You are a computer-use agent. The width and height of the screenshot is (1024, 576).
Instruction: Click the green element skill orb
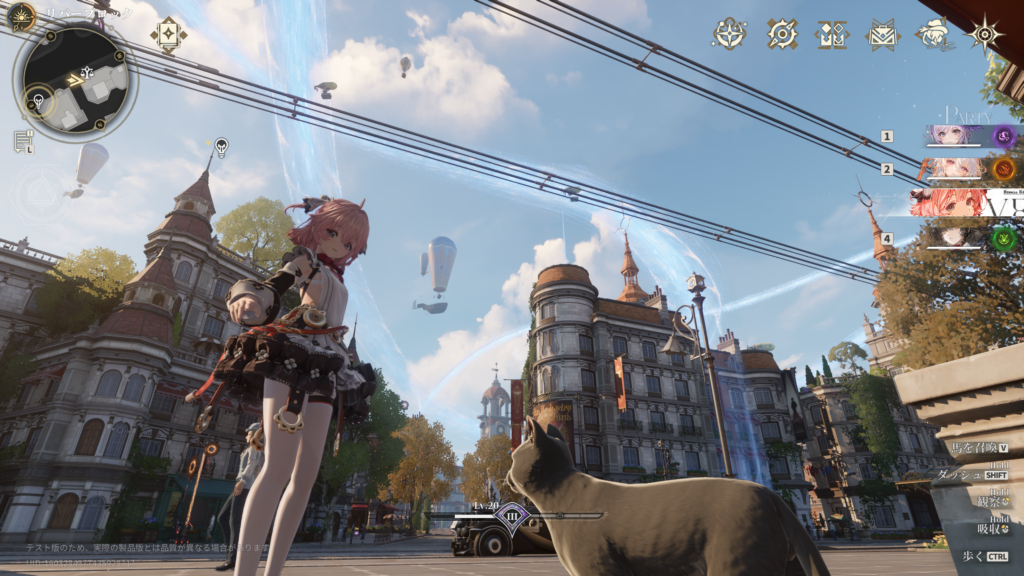pos(1004,239)
